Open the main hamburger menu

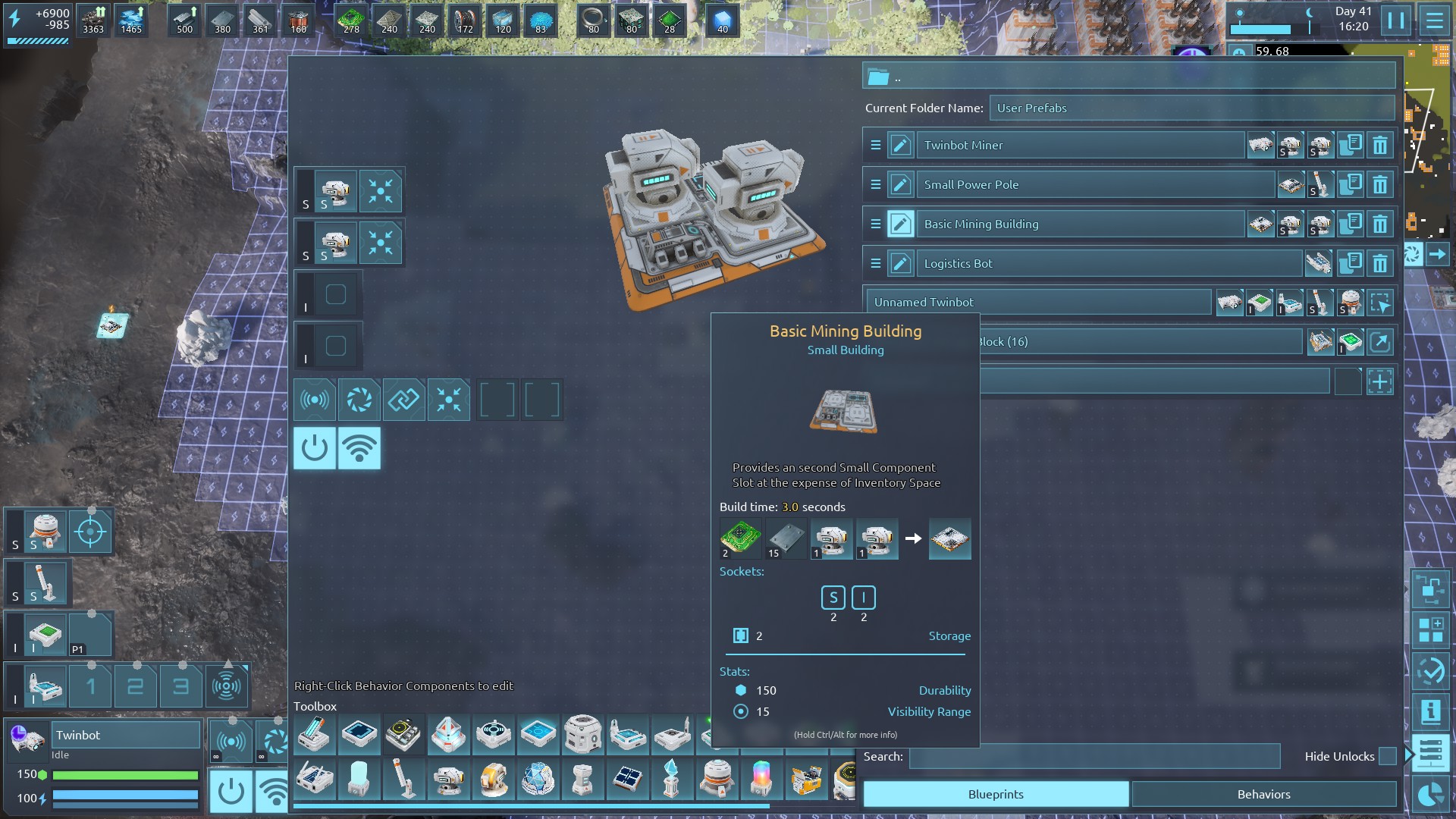tap(1434, 20)
